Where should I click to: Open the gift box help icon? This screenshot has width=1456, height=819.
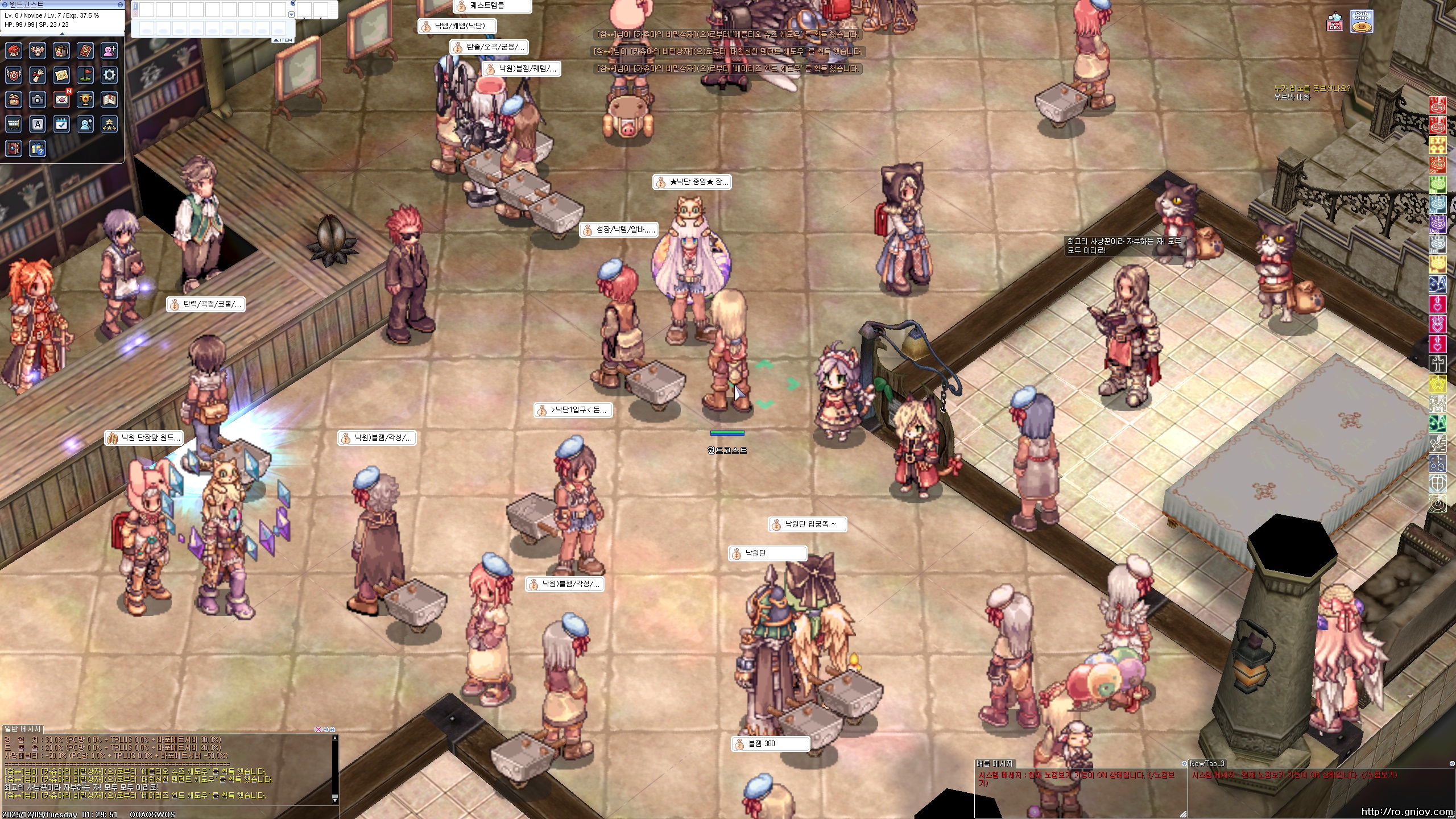38,149
